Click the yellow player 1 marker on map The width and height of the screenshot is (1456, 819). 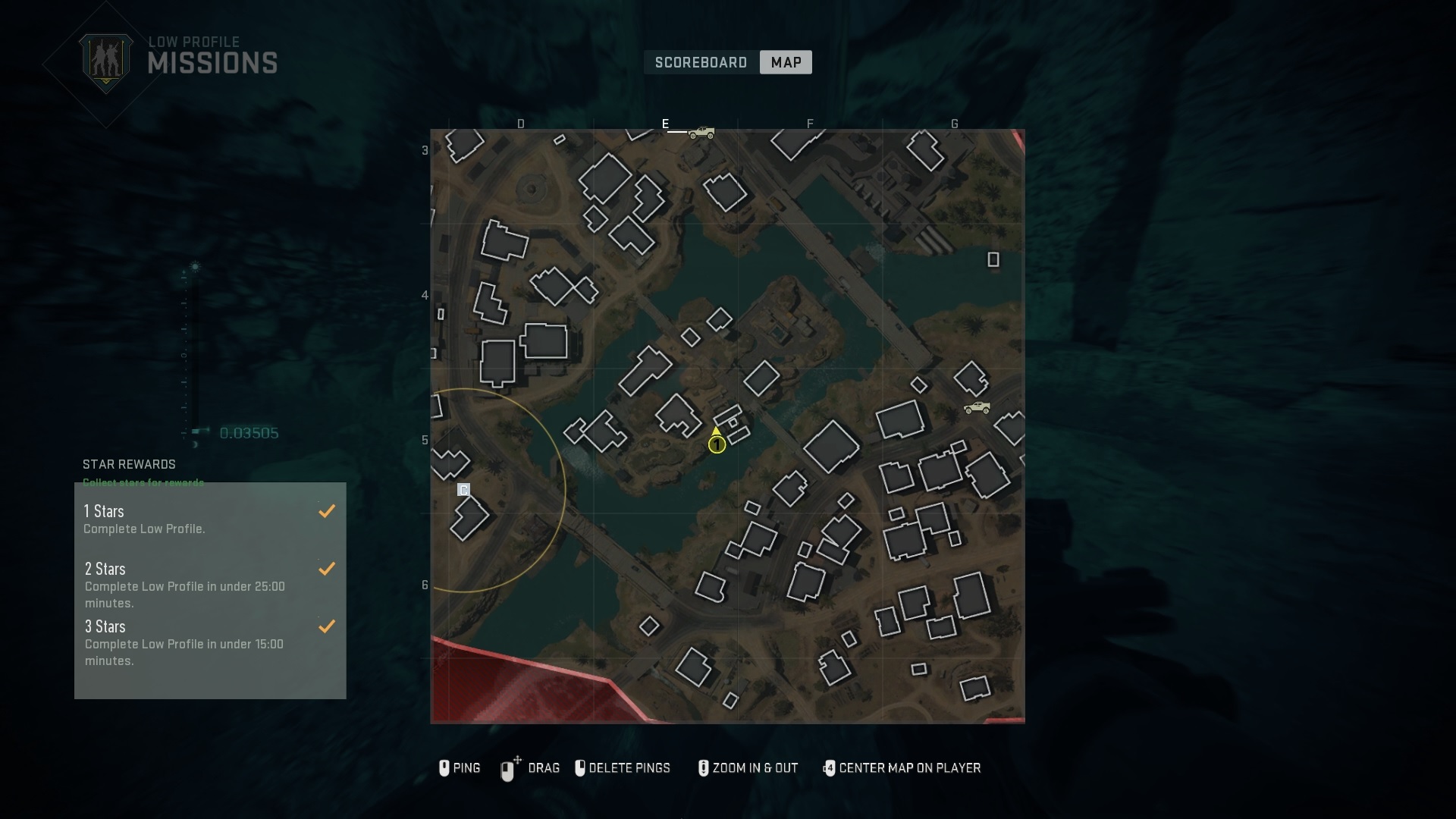(x=717, y=443)
